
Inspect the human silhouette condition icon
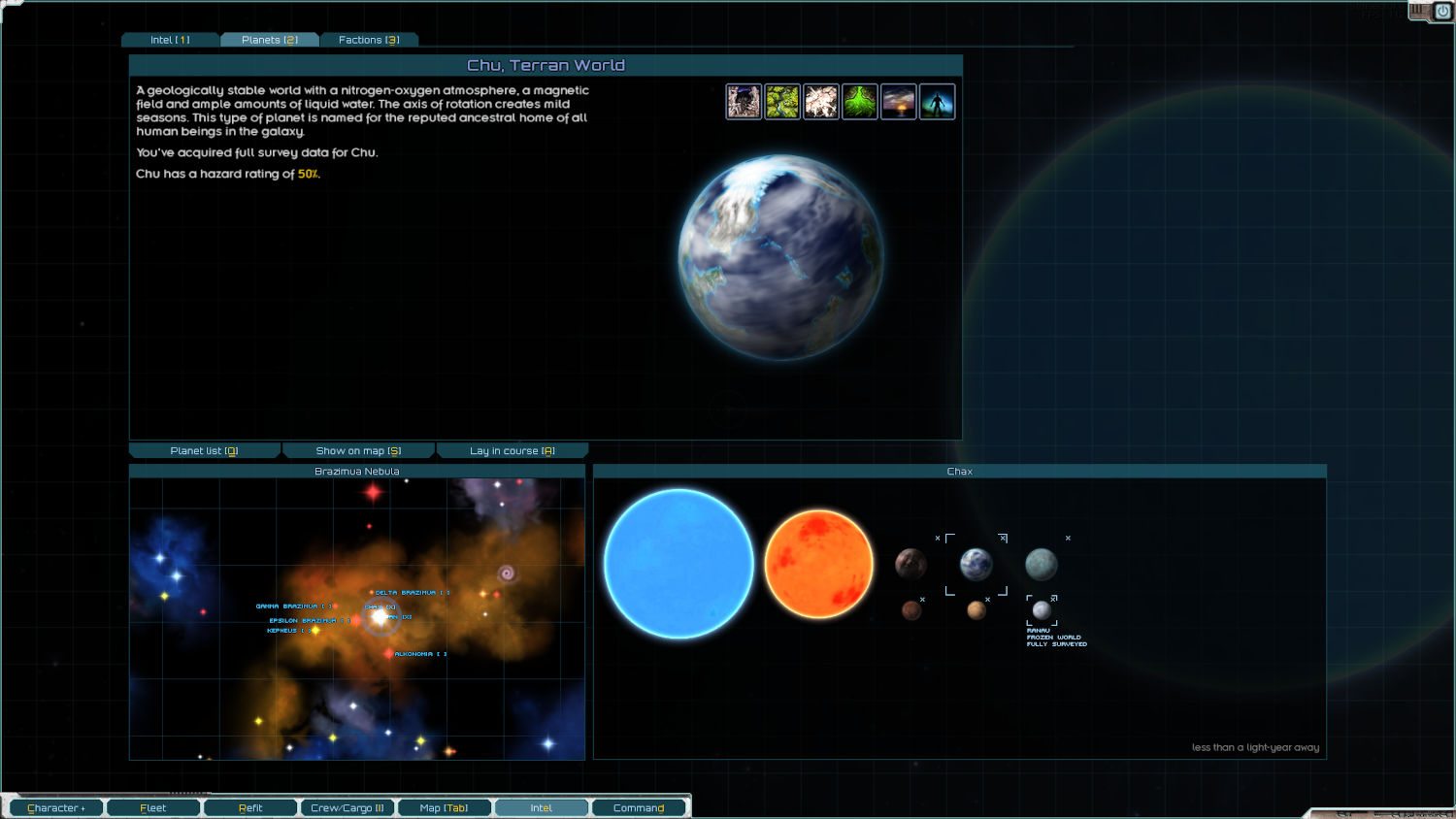pos(938,102)
